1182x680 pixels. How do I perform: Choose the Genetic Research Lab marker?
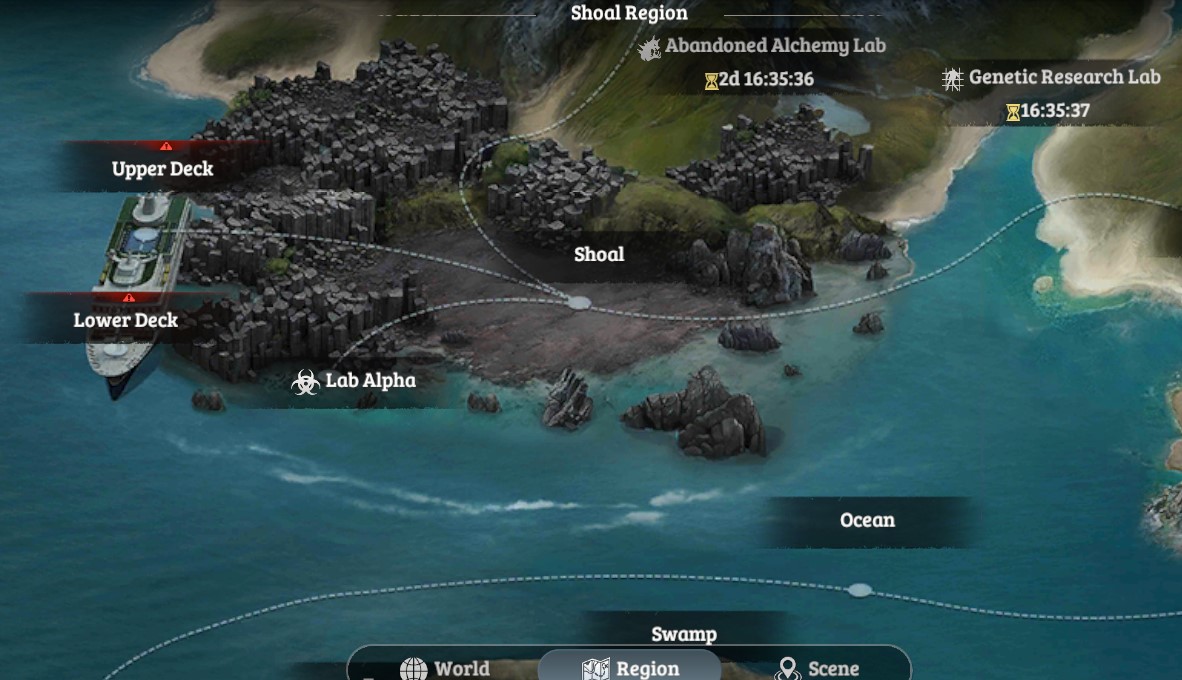(1052, 77)
